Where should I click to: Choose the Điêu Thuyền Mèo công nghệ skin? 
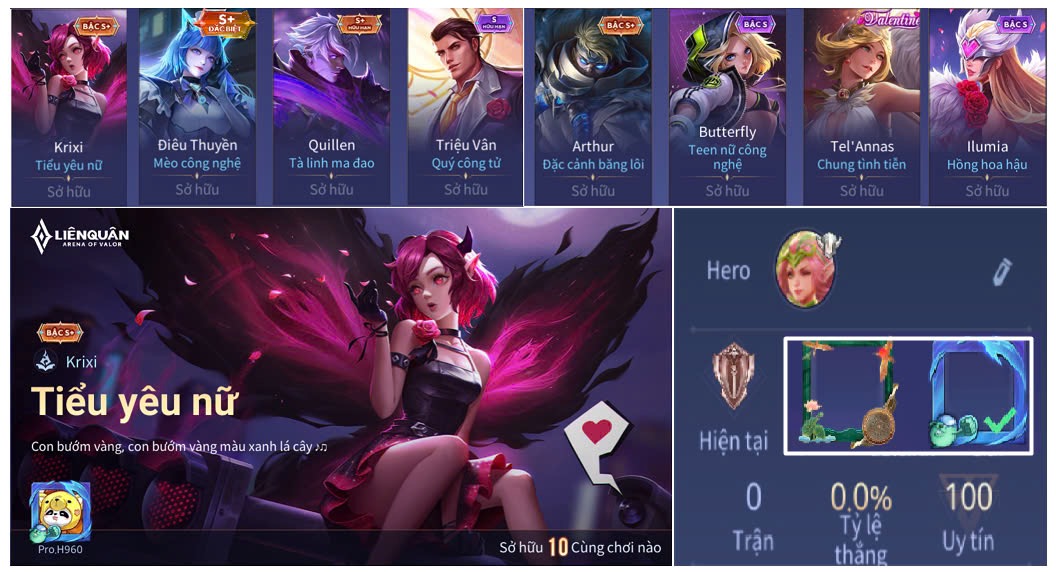[x=197, y=105]
